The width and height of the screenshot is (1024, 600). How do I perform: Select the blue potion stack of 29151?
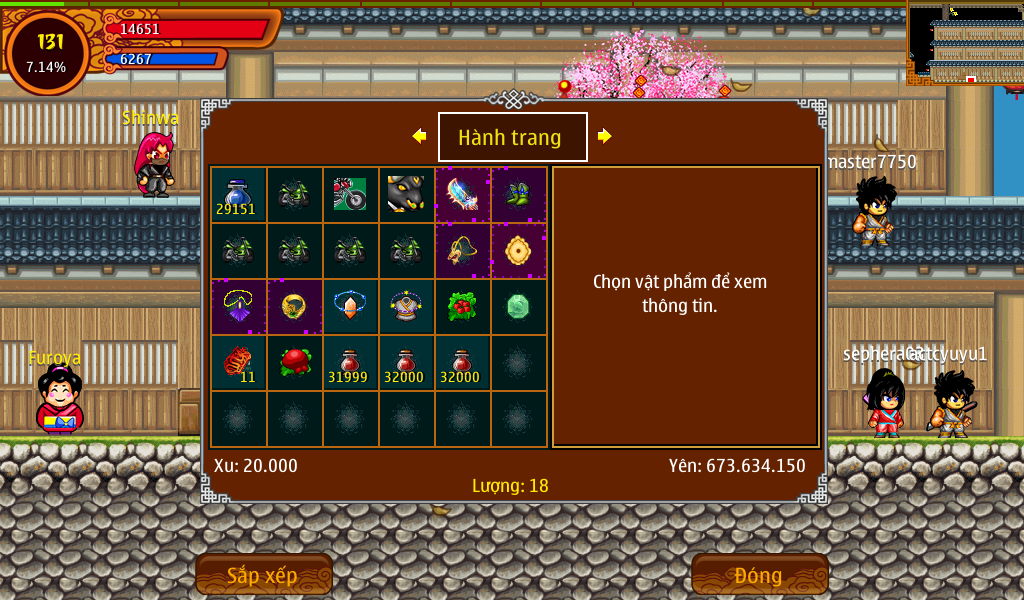pyautogui.click(x=238, y=195)
